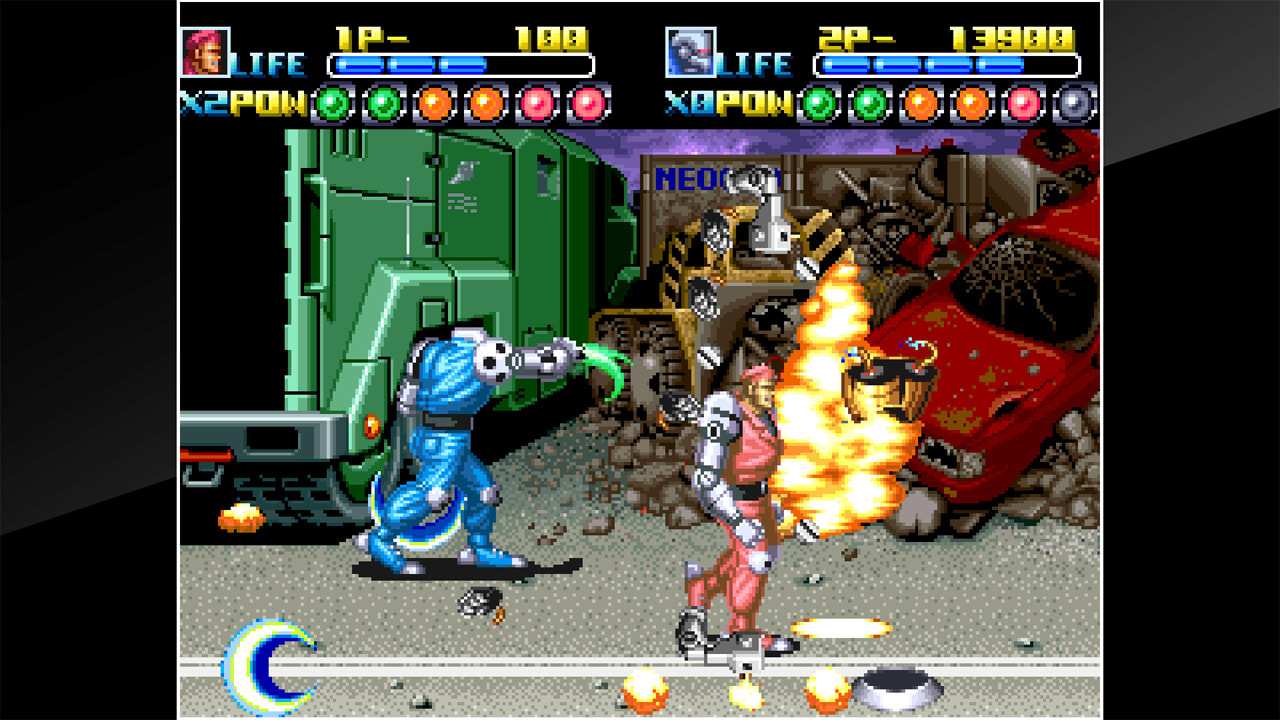This screenshot has height=720, width=1280.
Task: Select the 2P robot portrait
Action: (692, 50)
